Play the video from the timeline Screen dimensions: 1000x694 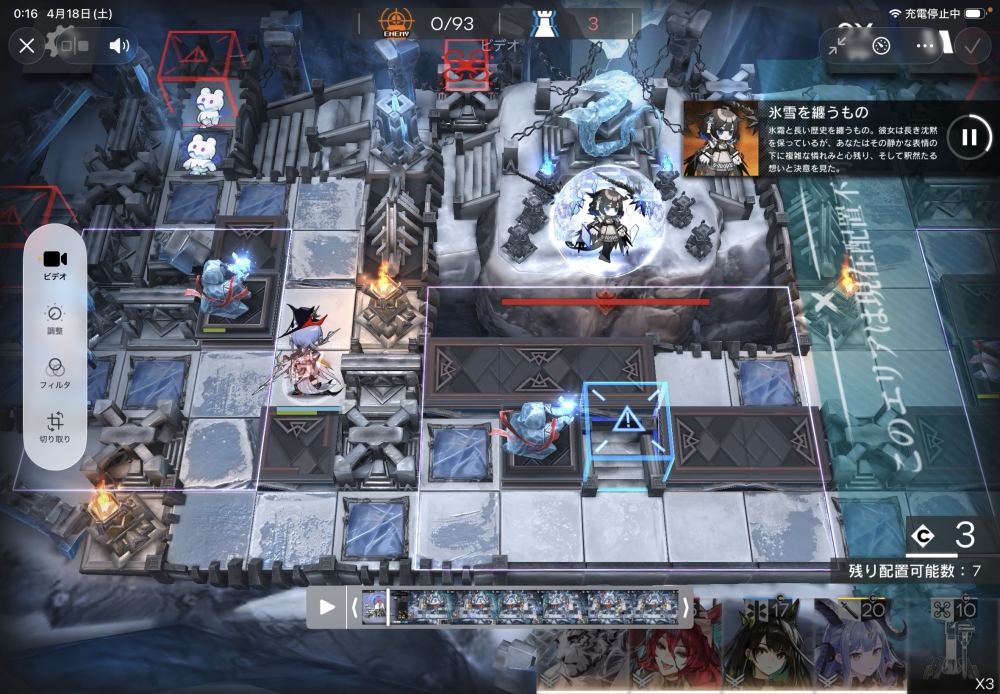pos(327,606)
